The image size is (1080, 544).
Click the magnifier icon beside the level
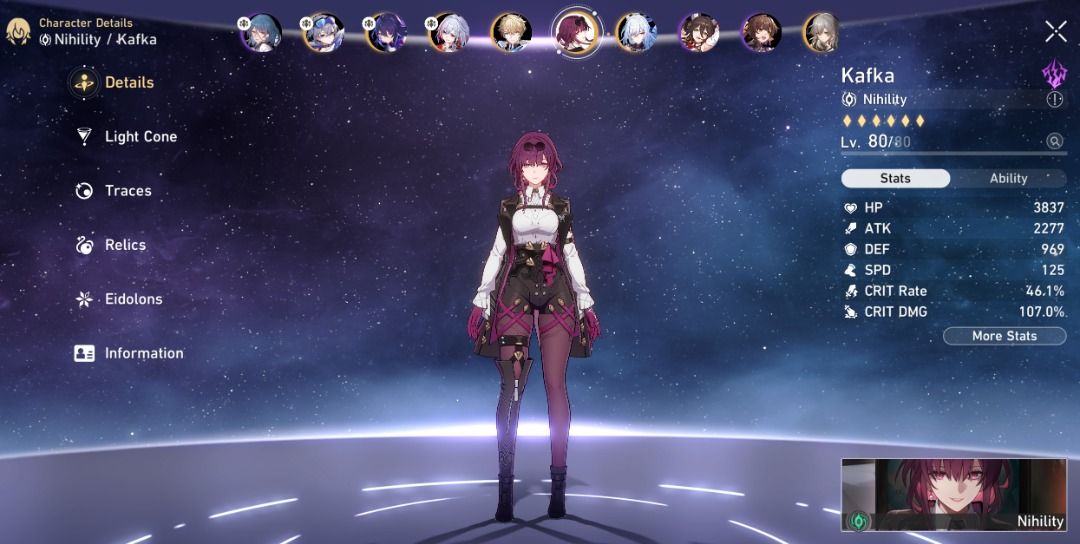(x=1054, y=142)
